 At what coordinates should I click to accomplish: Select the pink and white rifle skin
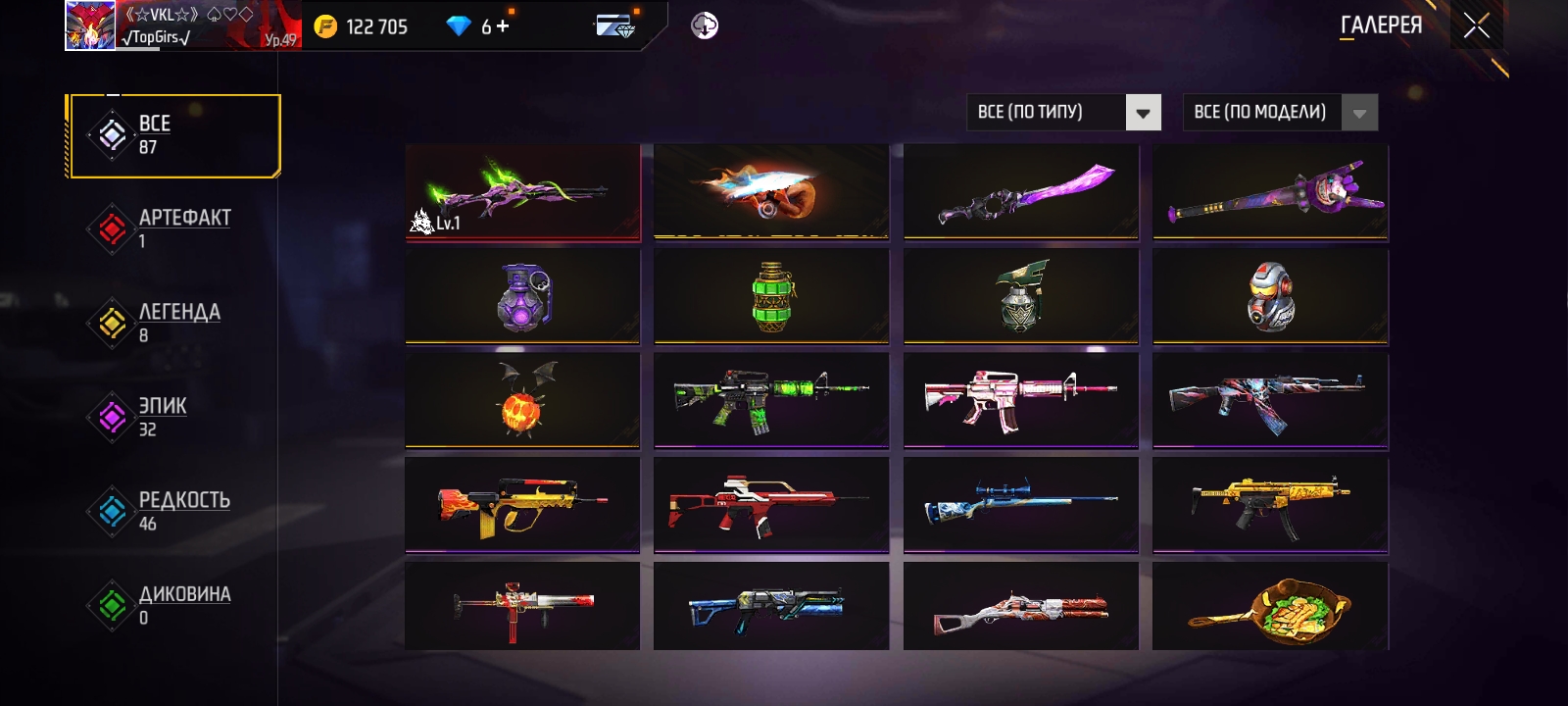(x=1021, y=400)
